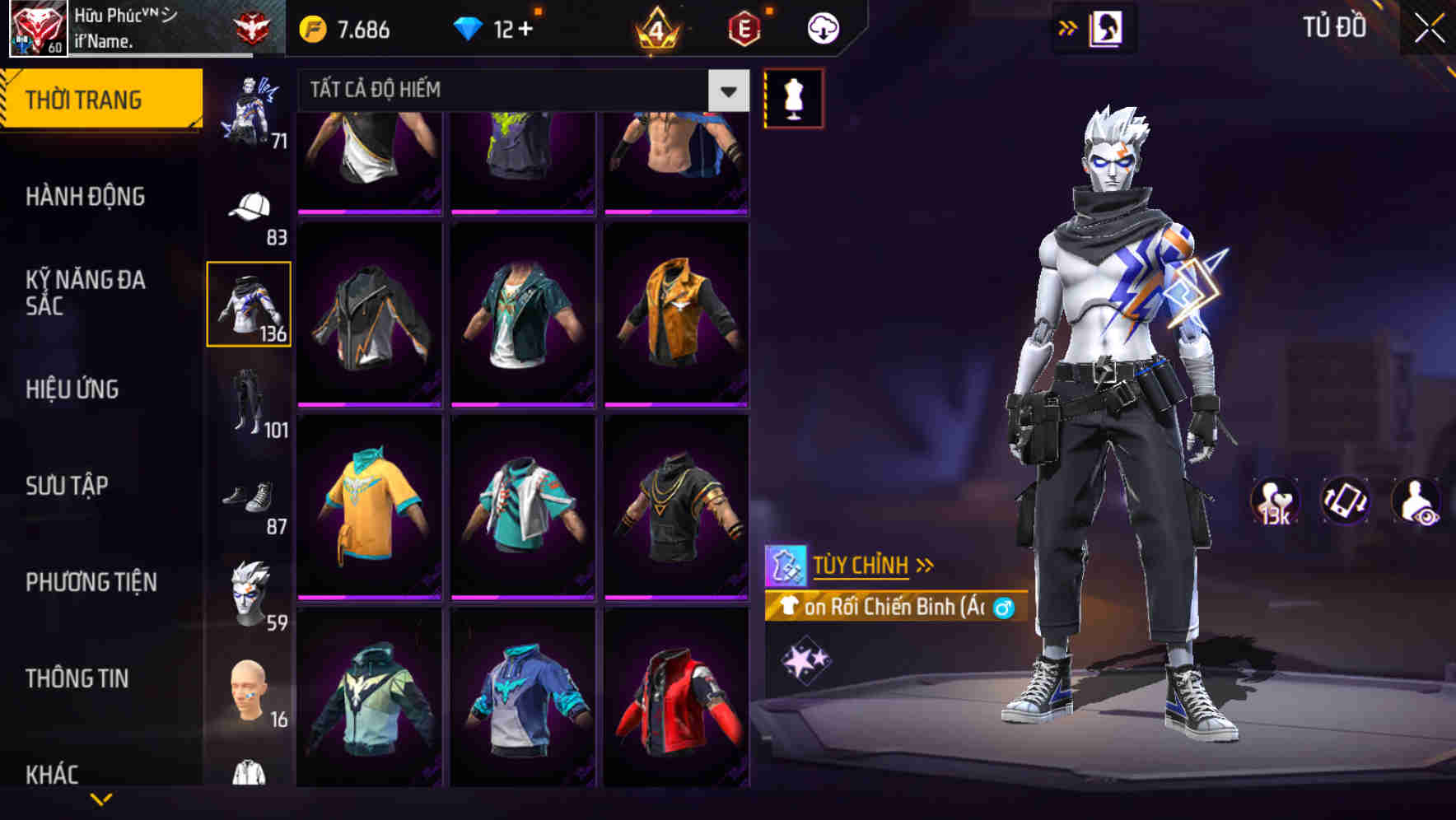Open the PHƯƠNG TIỆN category
The height and width of the screenshot is (820, 1456).
[91, 581]
